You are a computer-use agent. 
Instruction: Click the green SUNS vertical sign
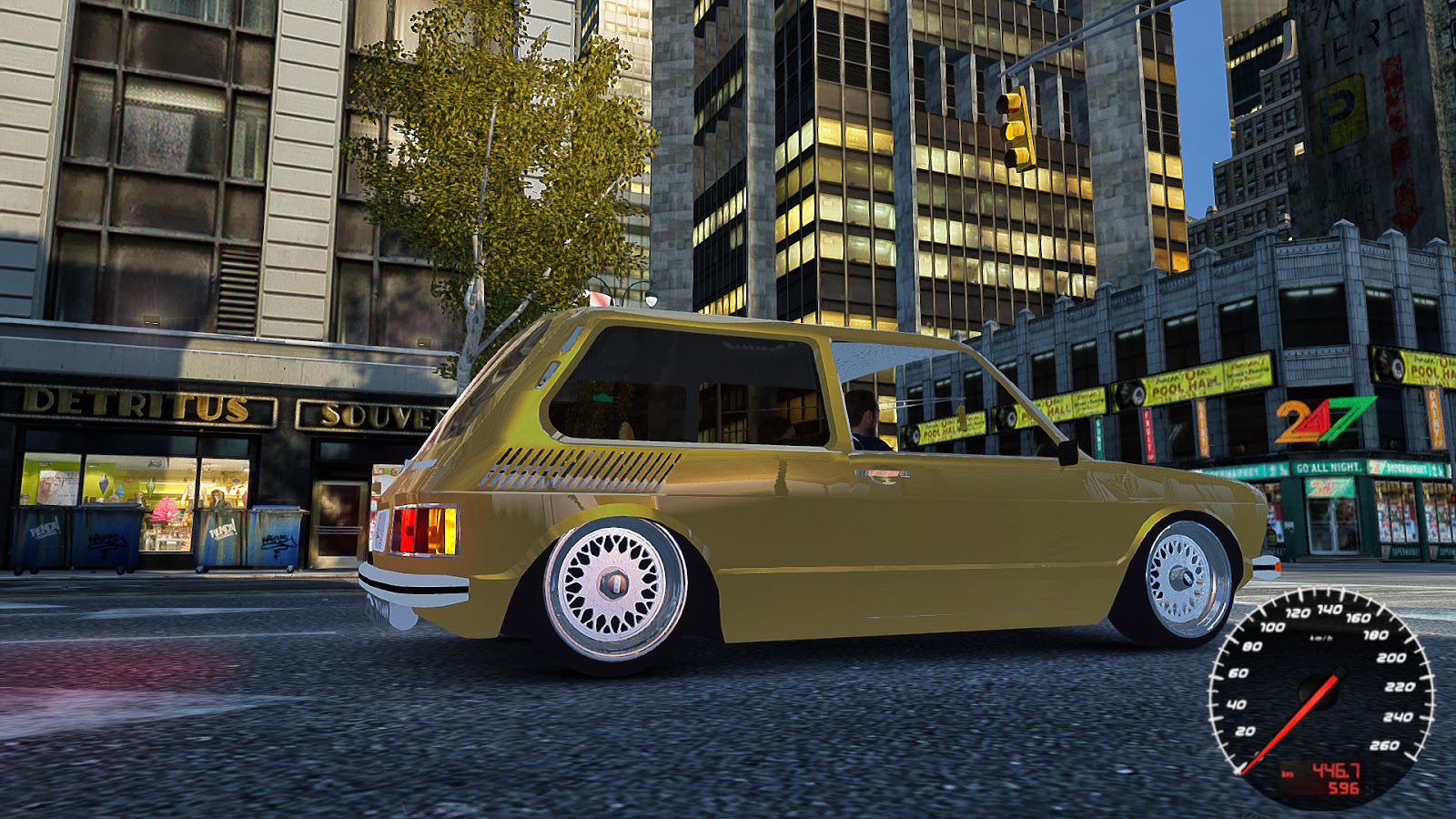click(1097, 437)
